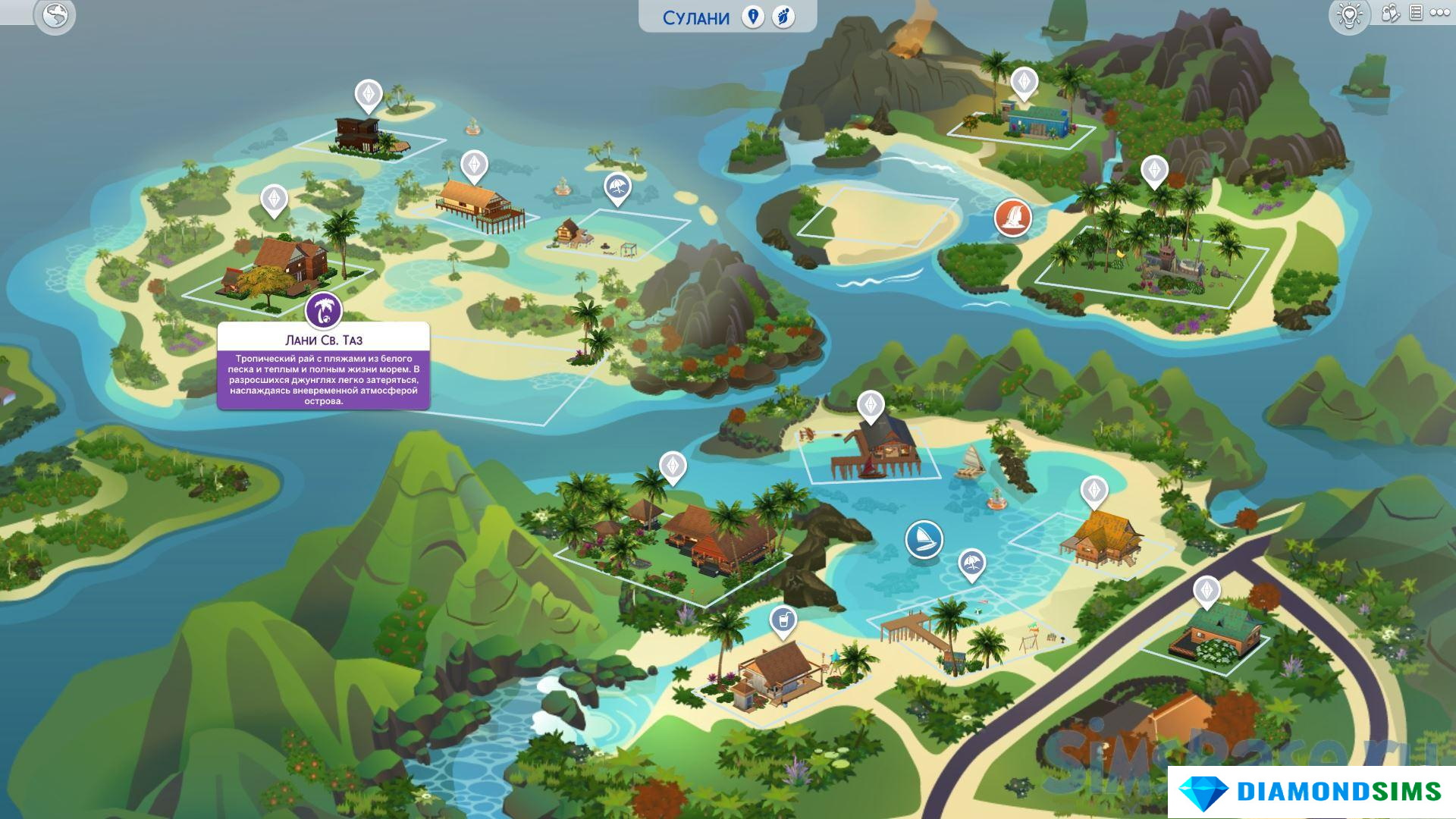Pick lot marker above the dark two-story house

[369, 95]
